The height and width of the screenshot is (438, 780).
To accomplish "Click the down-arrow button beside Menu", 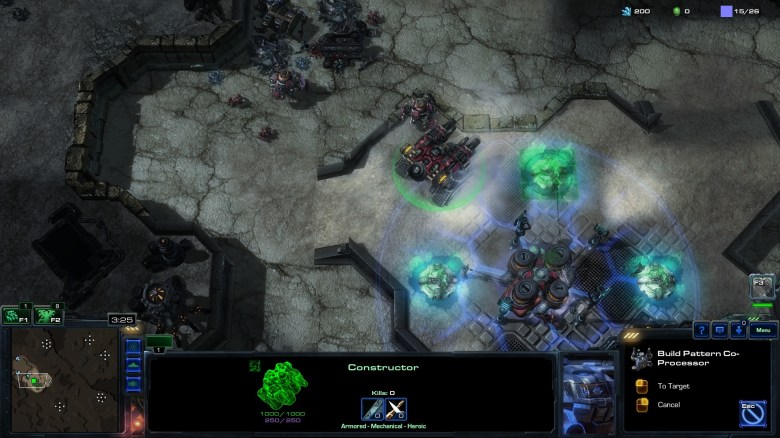I will pyautogui.click(x=738, y=330).
